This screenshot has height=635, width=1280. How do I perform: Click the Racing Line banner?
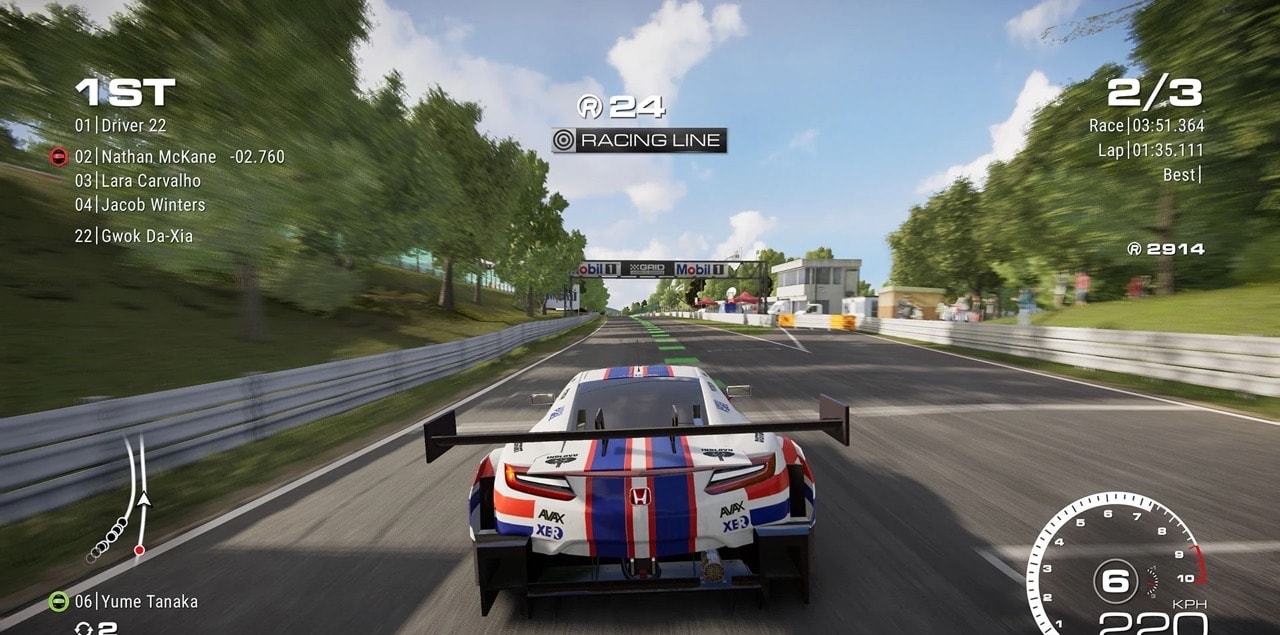tap(640, 141)
